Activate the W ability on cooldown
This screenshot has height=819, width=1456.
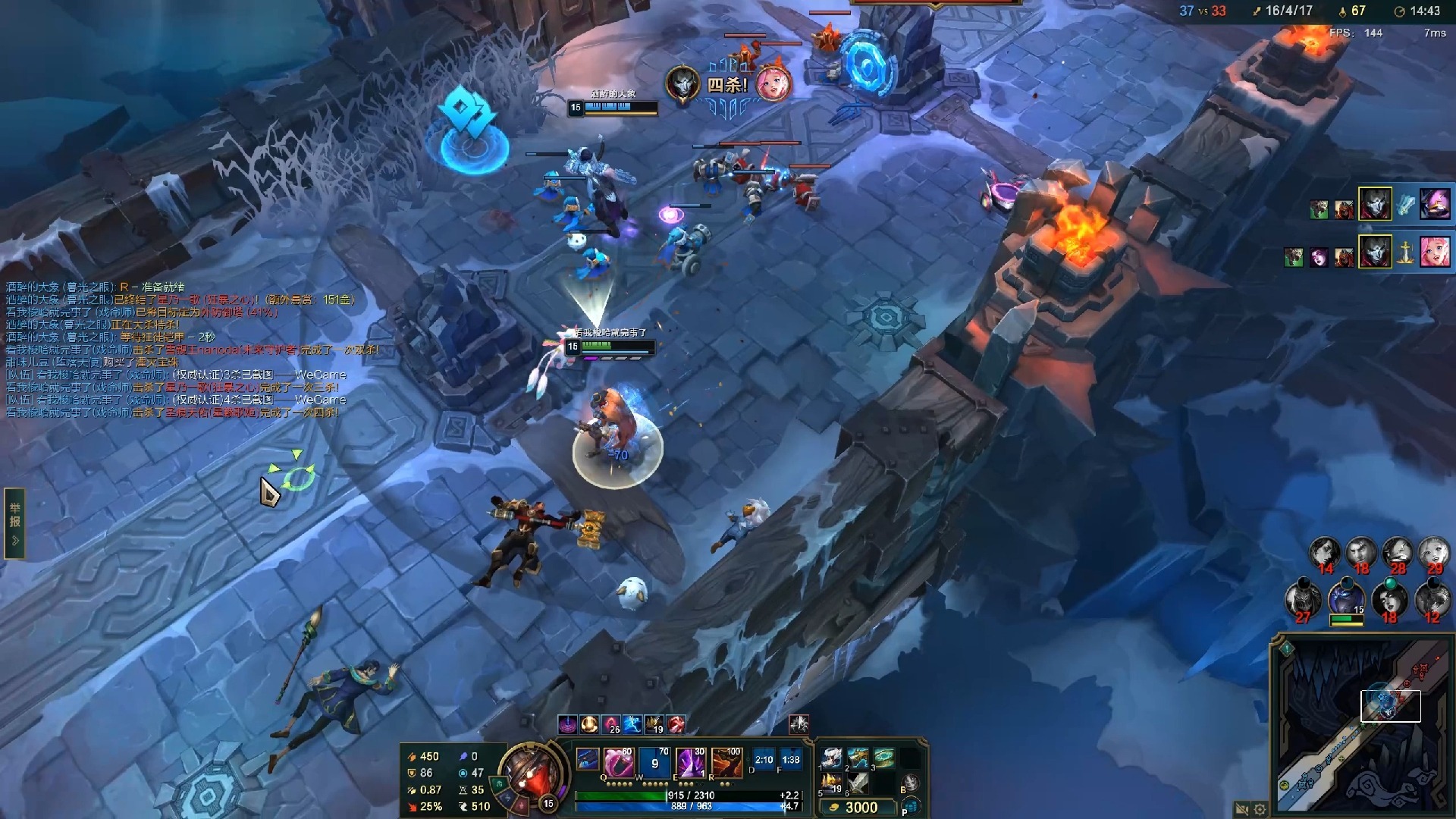coord(654,761)
